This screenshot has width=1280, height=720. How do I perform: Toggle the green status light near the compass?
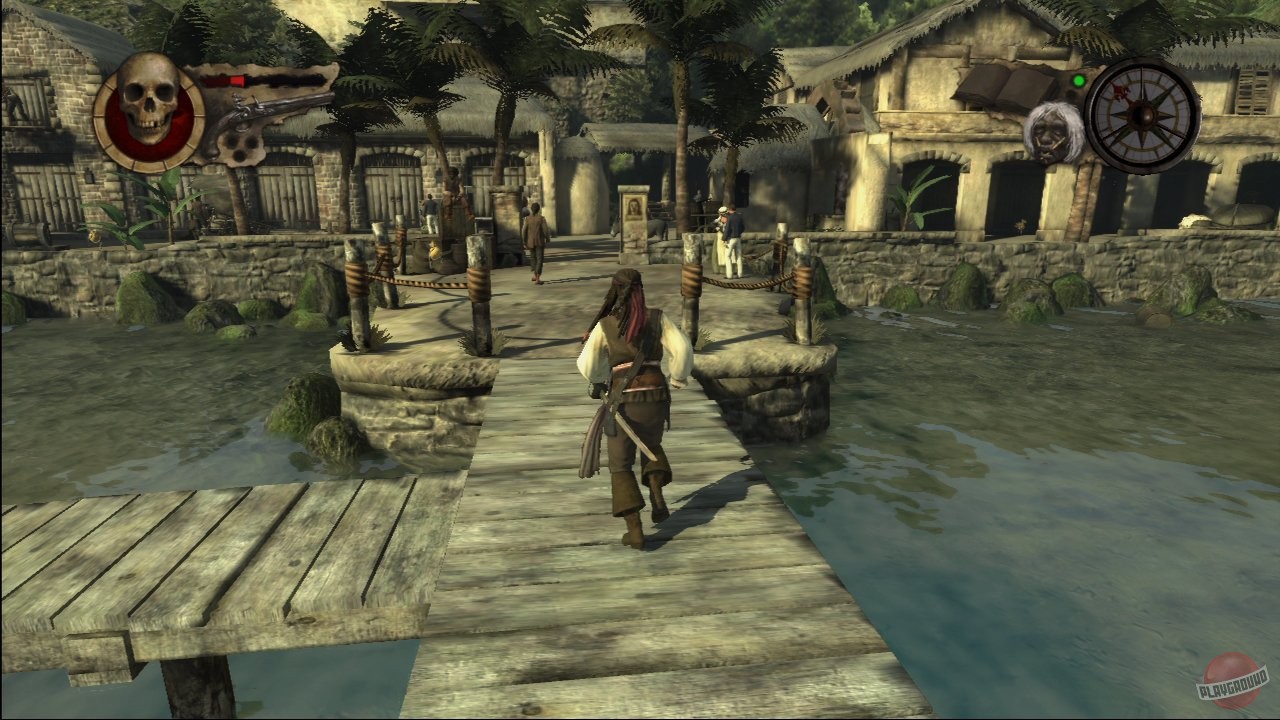pos(1080,78)
